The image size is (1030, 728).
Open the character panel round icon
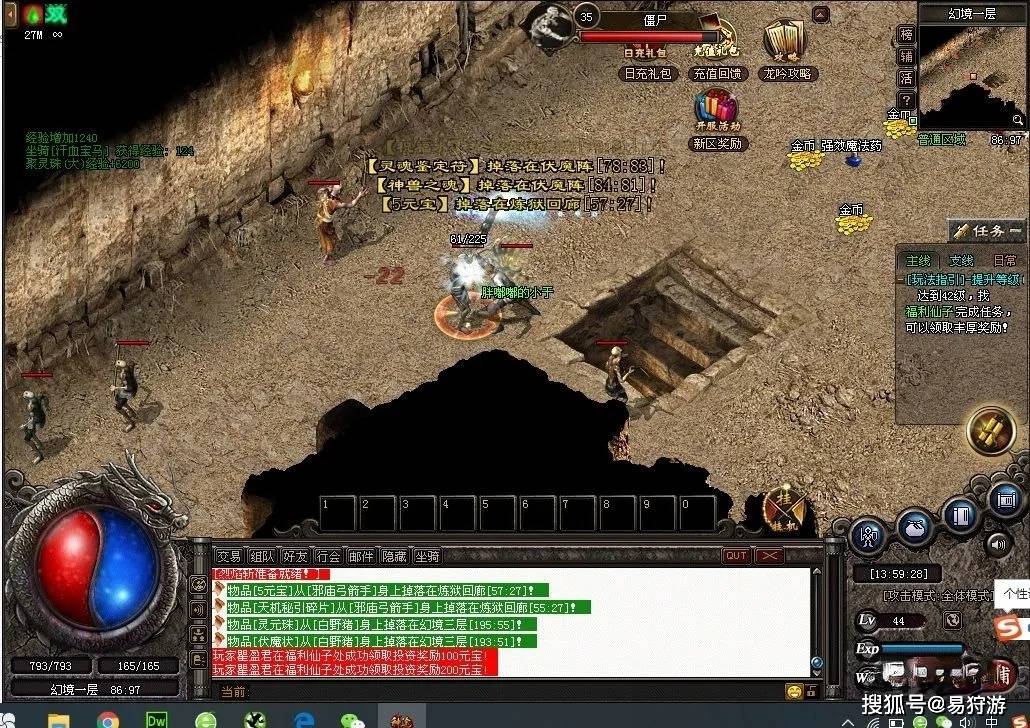[x=868, y=537]
